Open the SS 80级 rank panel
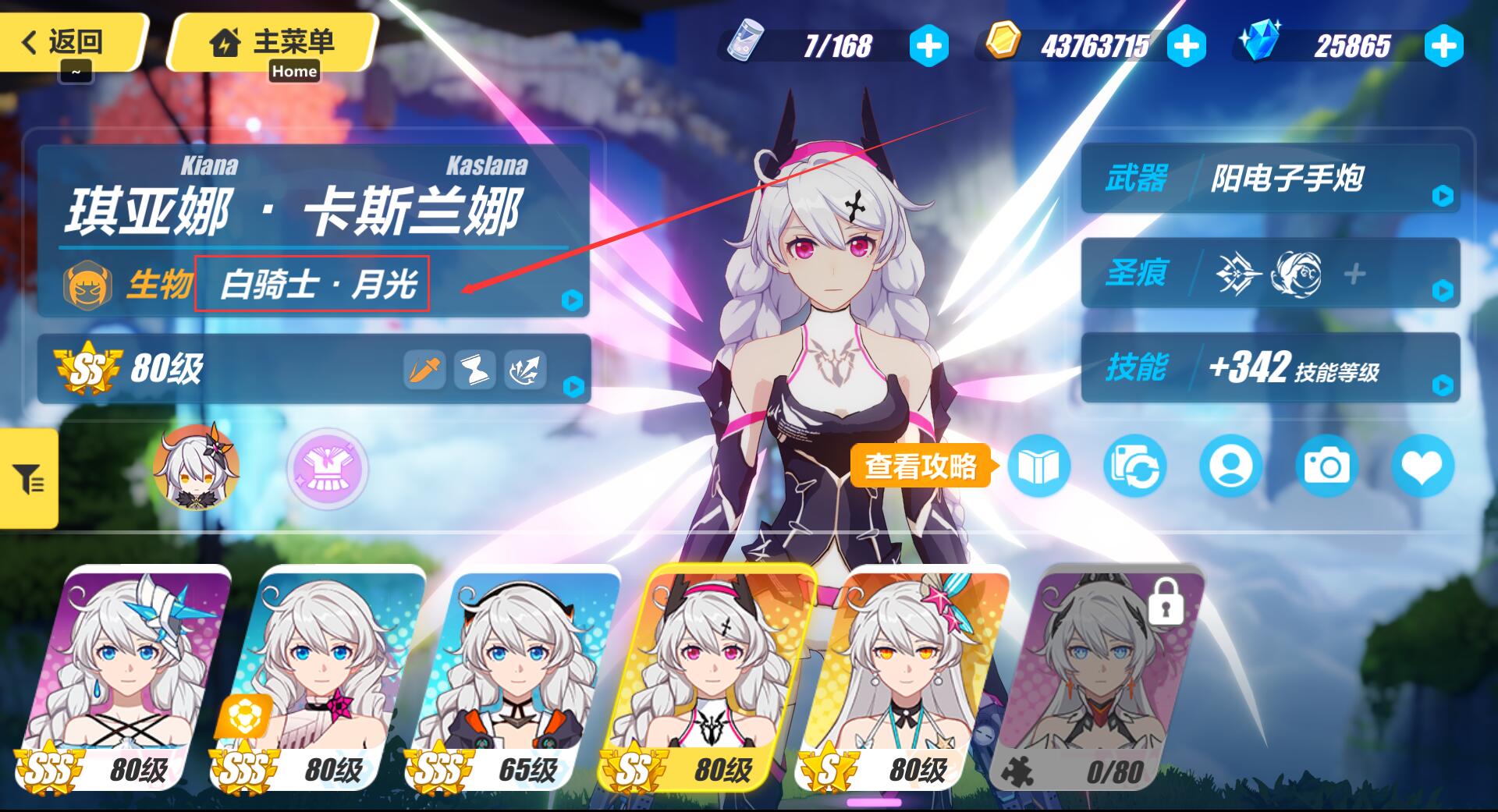 pos(312,369)
